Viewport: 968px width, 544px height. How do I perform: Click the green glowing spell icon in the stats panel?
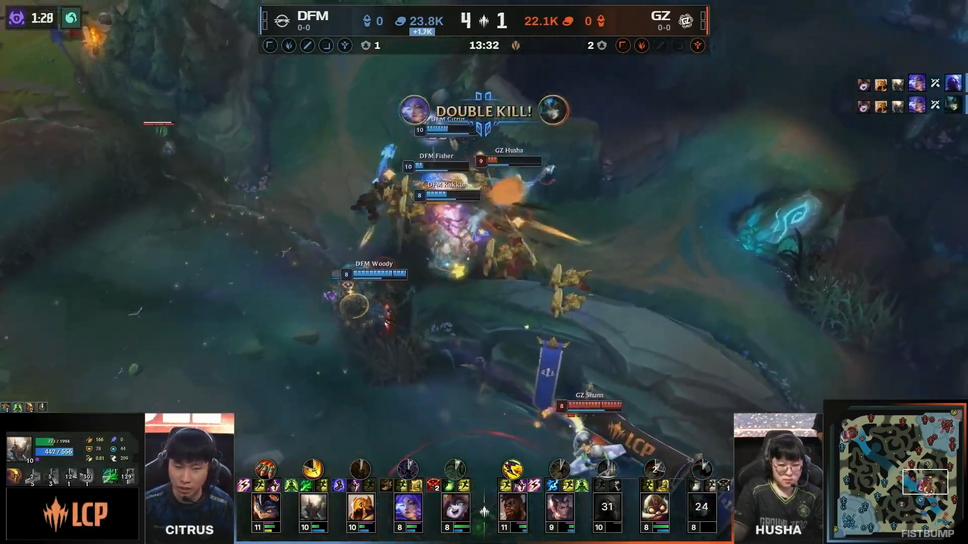coord(110,476)
